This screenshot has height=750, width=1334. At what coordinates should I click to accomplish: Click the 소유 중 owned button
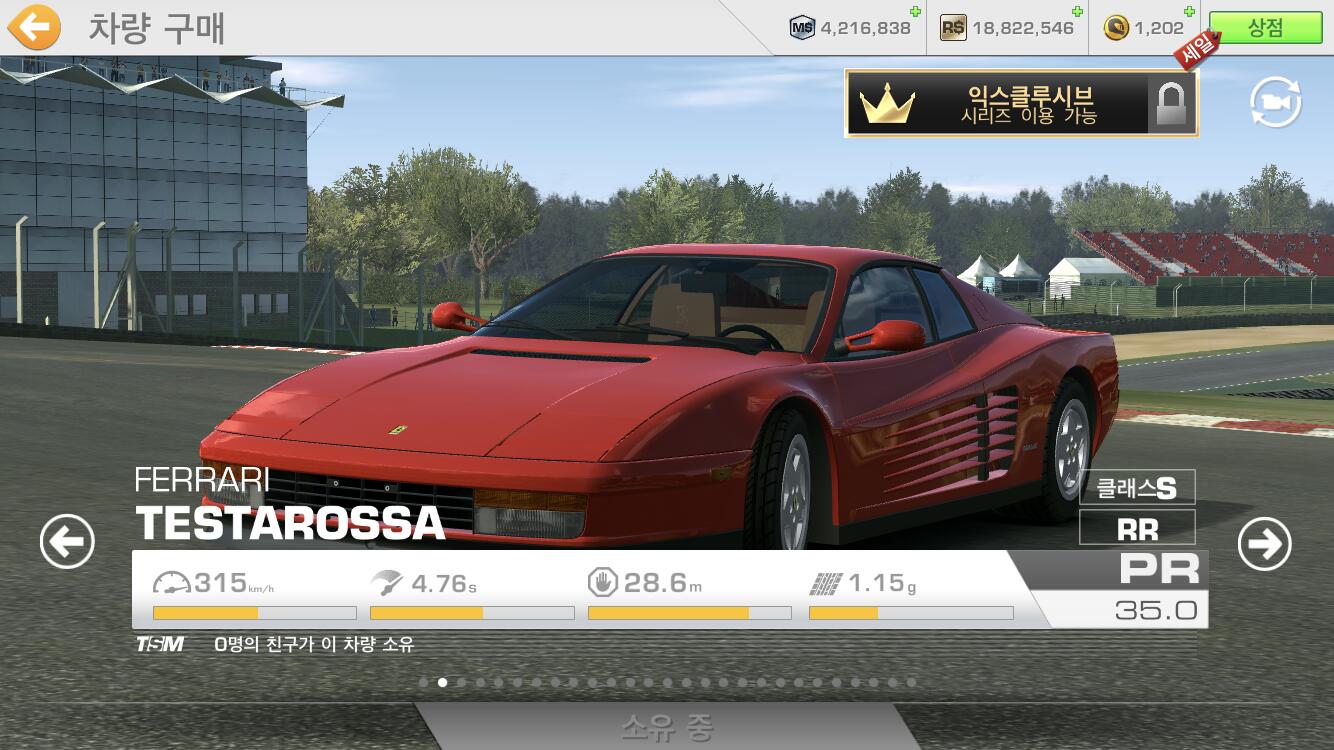pyautogui.click(x=667, y=727)
